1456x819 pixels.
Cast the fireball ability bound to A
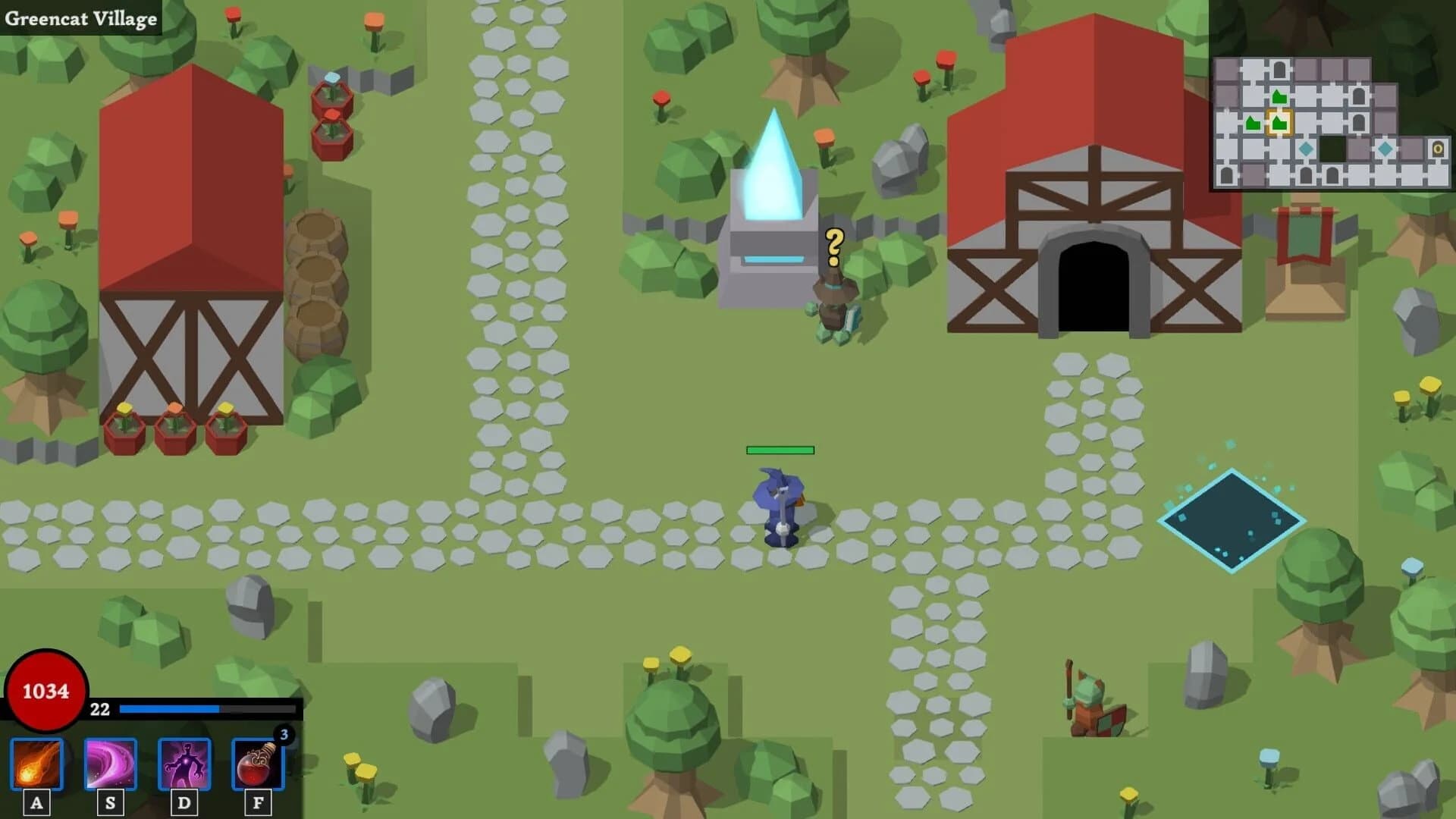(x=36, y=766)
